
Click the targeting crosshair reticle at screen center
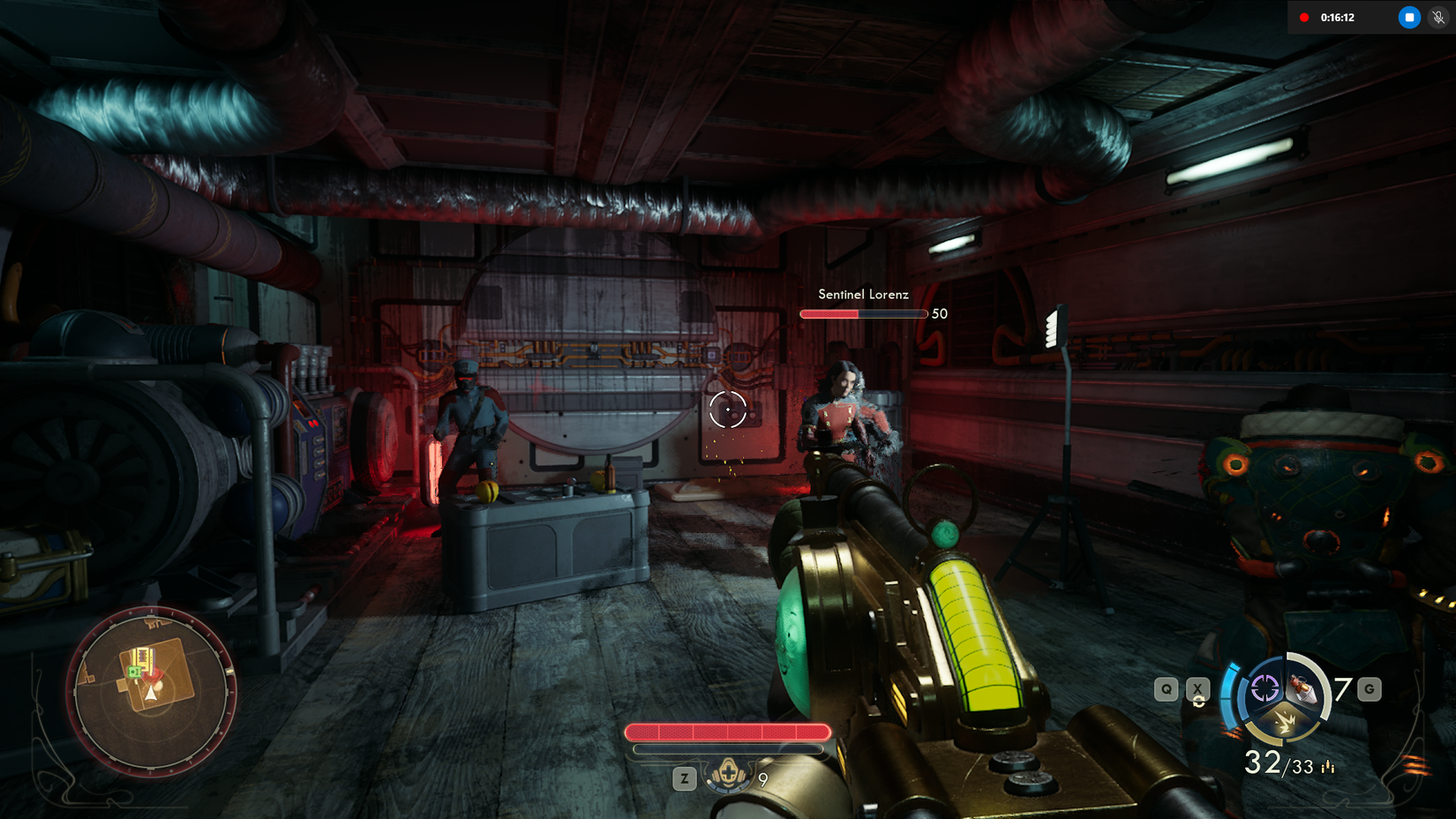click(x=728, y=409)
